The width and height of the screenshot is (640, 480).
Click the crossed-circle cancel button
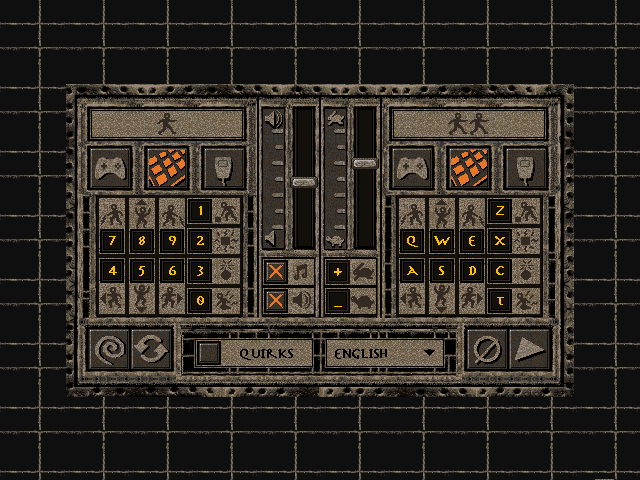tap(488, 351)
